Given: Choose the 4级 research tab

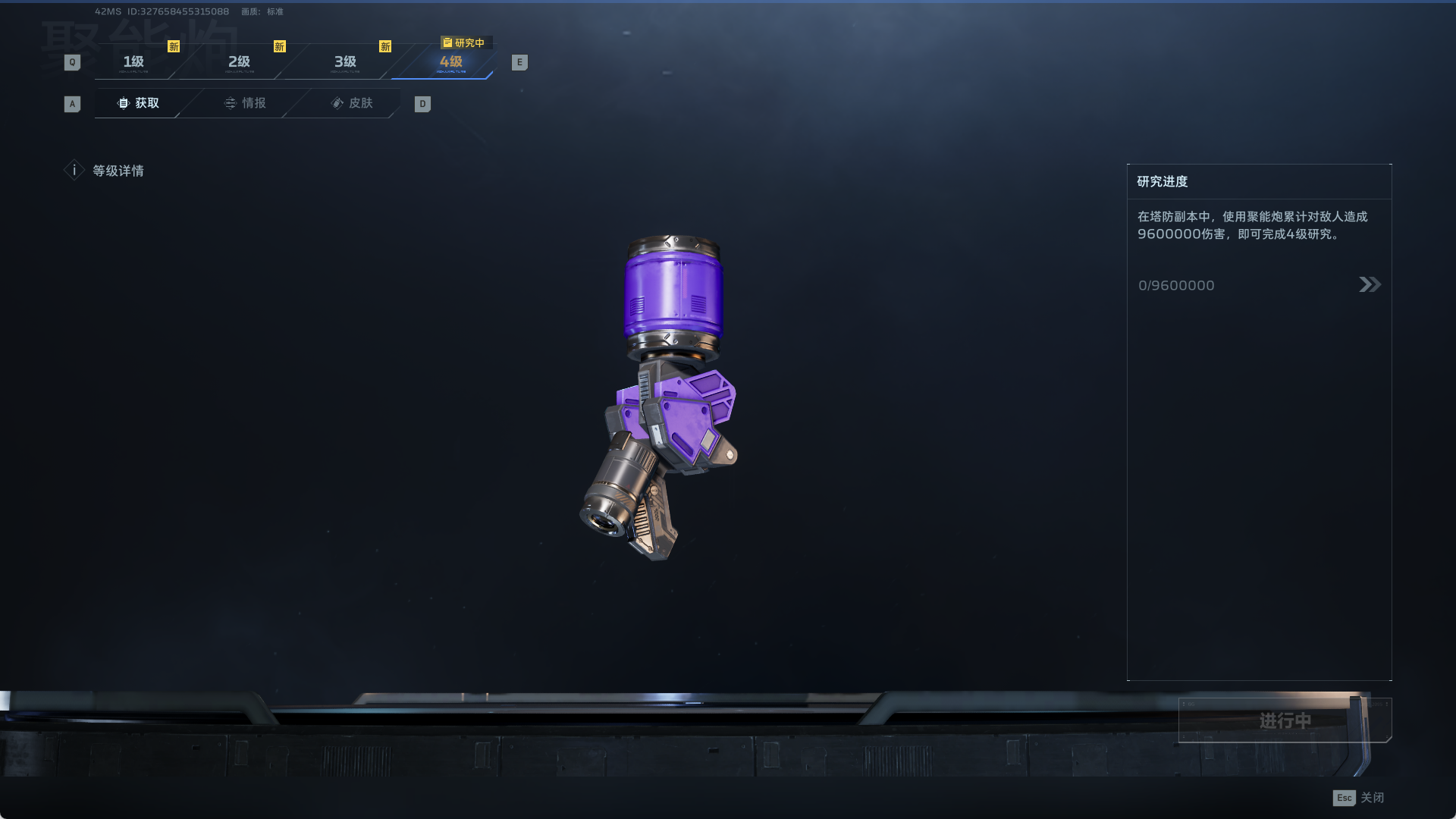Looking at the screenshot, I should pos(451,62).
